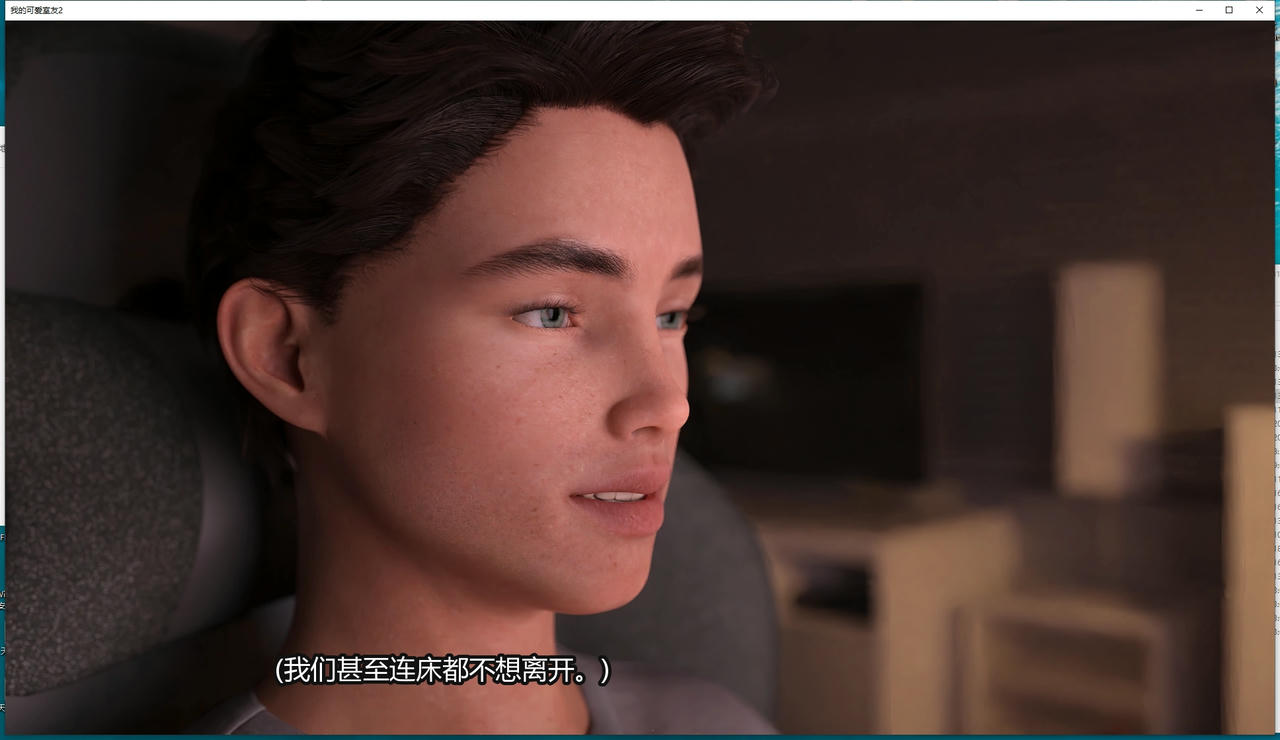Screen dimensions: 1280x740
Task: Maximize the game window
Action: 1229,9
